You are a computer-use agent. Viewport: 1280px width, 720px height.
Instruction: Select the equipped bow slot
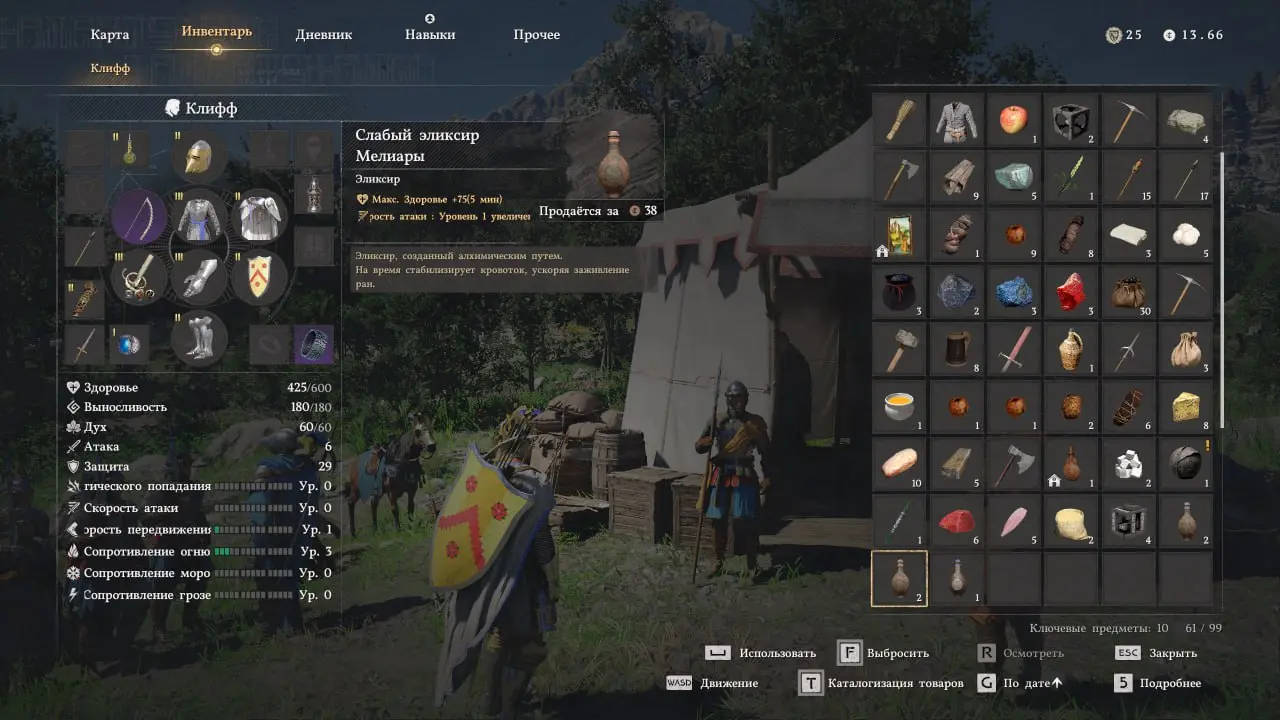139,217
